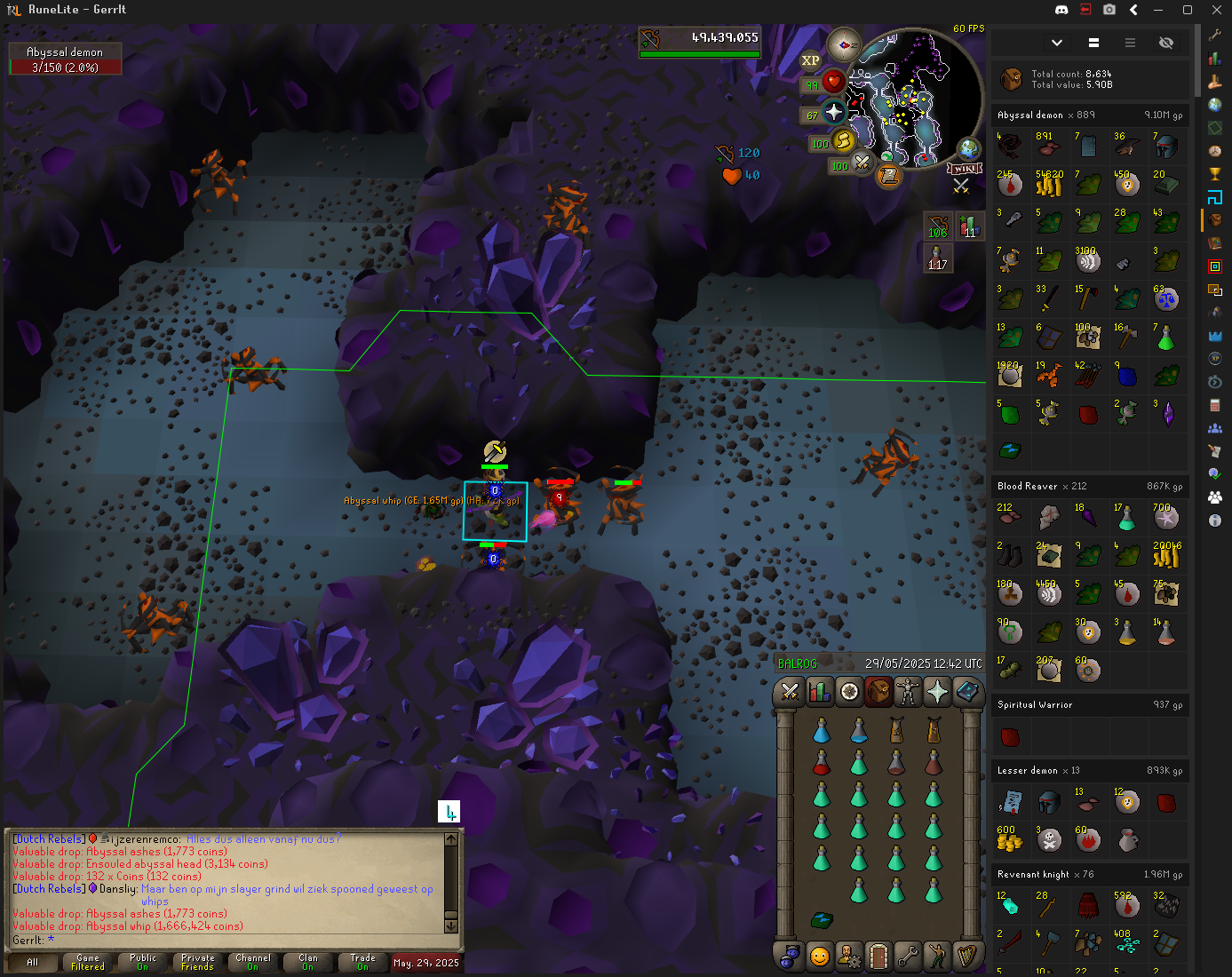The width and height of the screenshot is (1232, 977).
Task: Open the Worn Equipment tab
Action: click(x=908, y=692)
